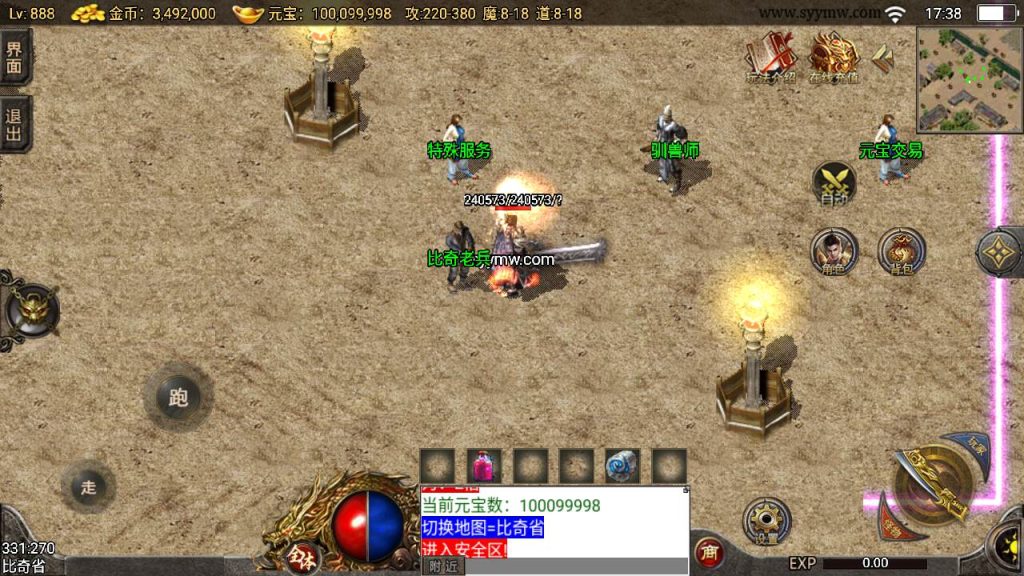
Task: Use the pink potion in hotbar
Action: click(x=484, y=466)
